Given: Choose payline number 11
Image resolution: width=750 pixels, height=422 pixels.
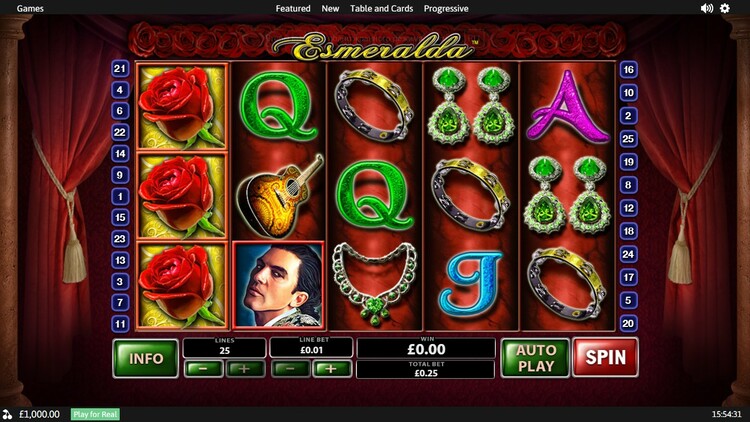Looking at the screenshot, I should [121, 324].
